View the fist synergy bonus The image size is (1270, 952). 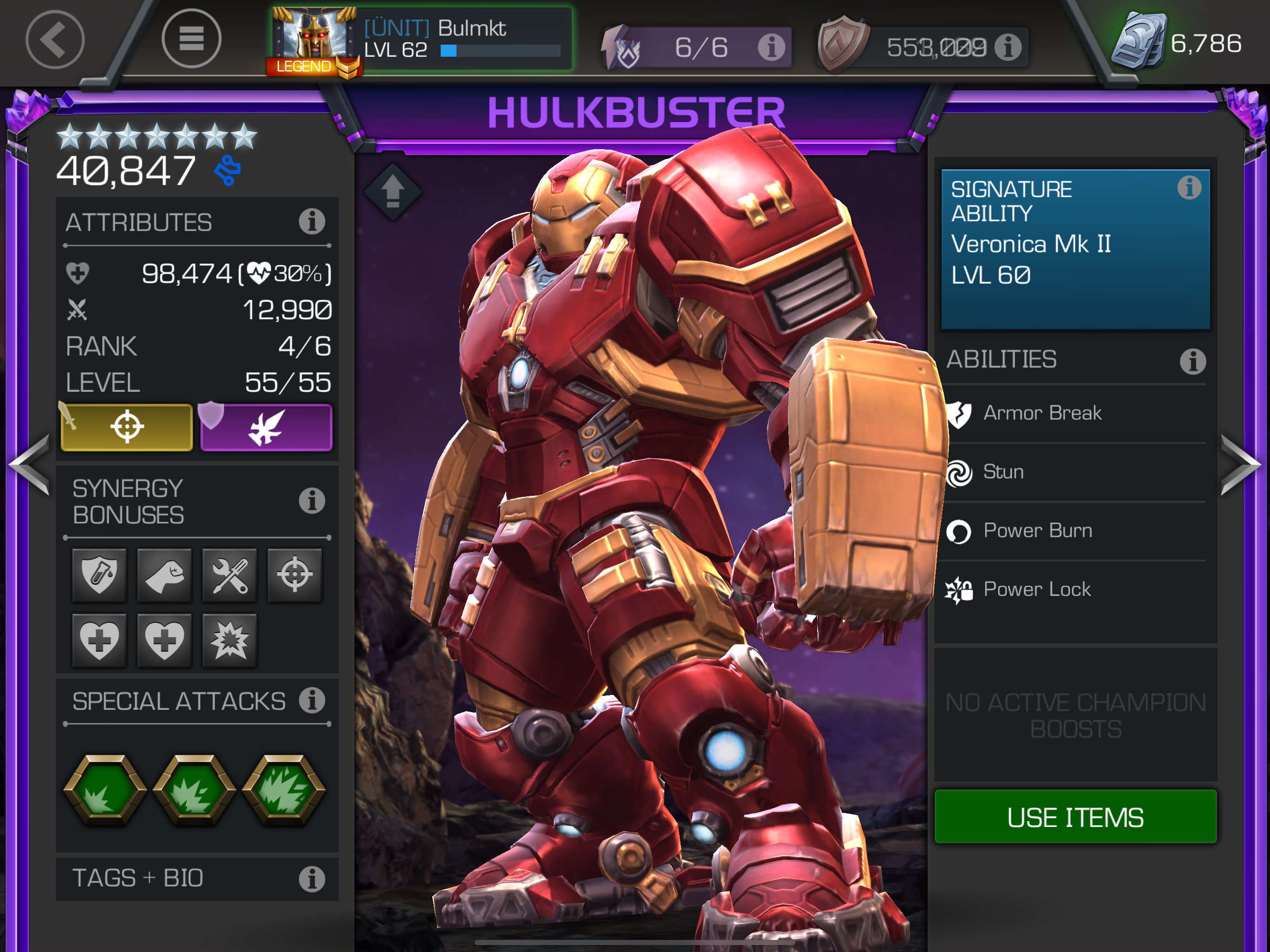tap(164, 575)
